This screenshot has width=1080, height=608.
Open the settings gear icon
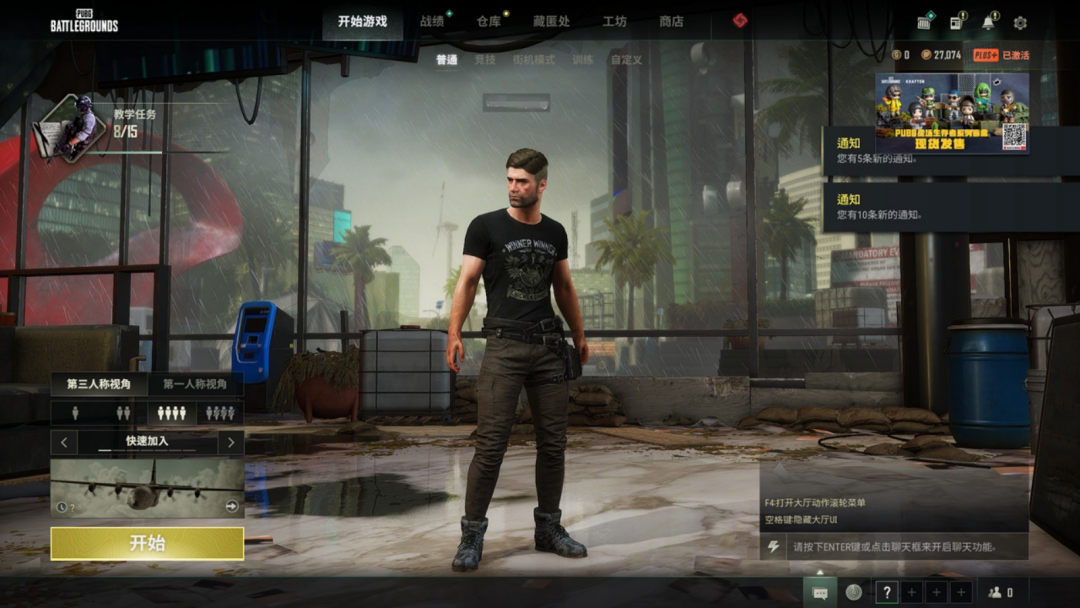[1020, 22]
